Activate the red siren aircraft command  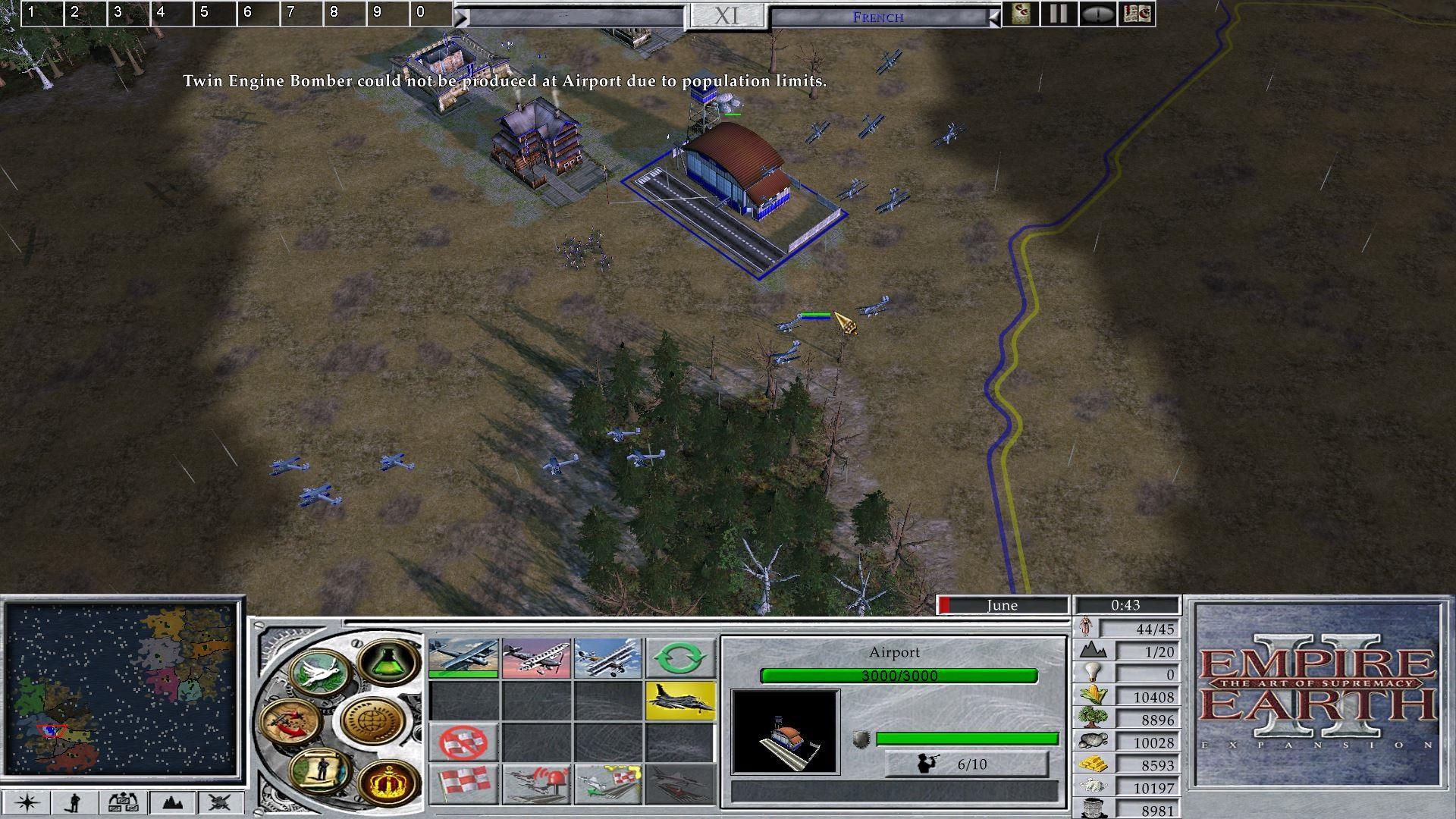(536, 783)
